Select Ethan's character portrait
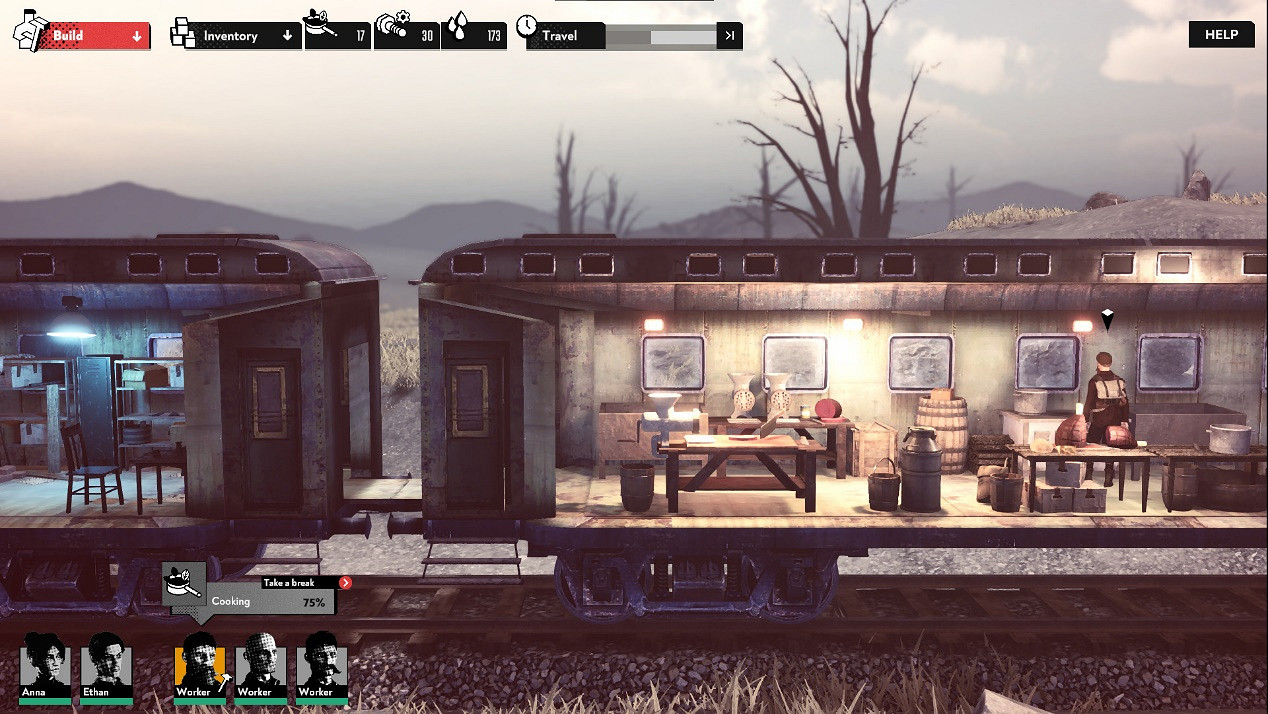This screenshot has height=714, width=1268. click(107, 665)
